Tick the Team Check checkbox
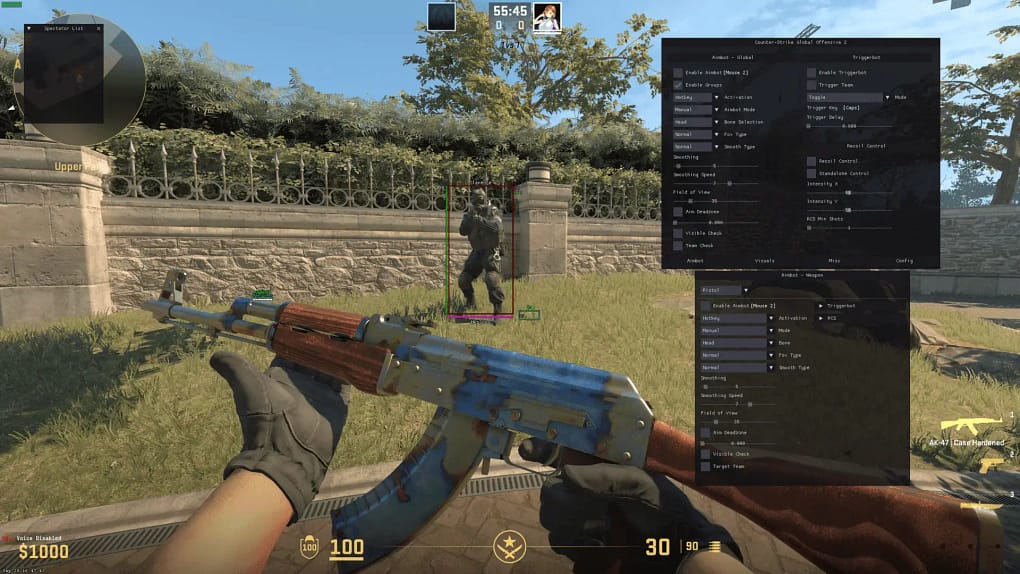 (678, 245)
